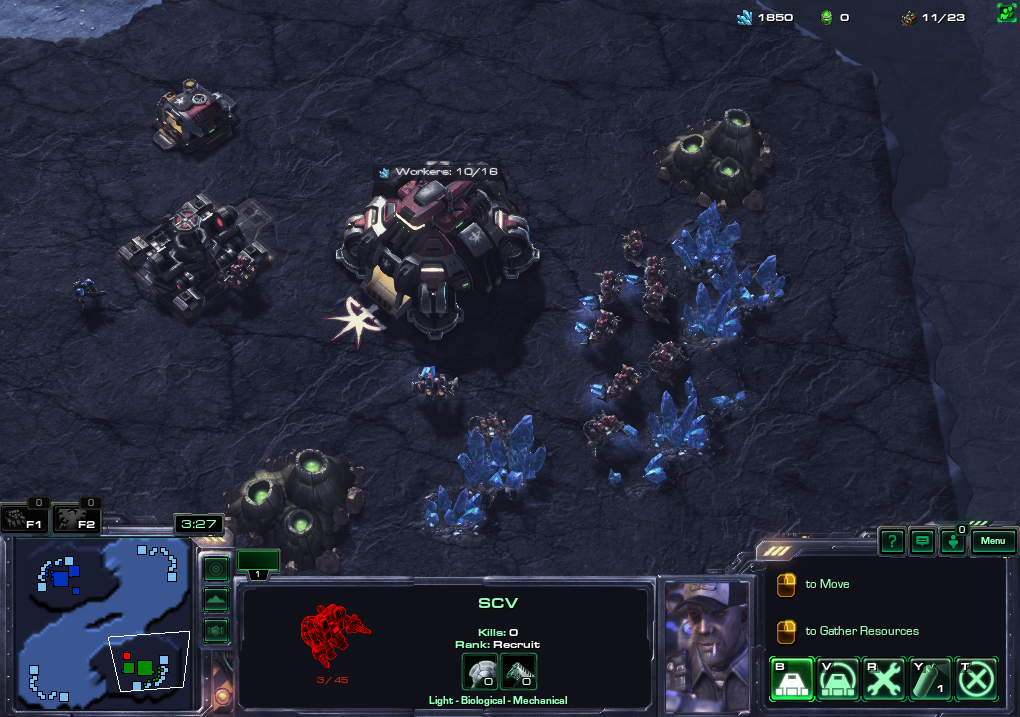Select all army units with F2 button
The height and width of the screenshot is (717, 1020).
point(78,518)
